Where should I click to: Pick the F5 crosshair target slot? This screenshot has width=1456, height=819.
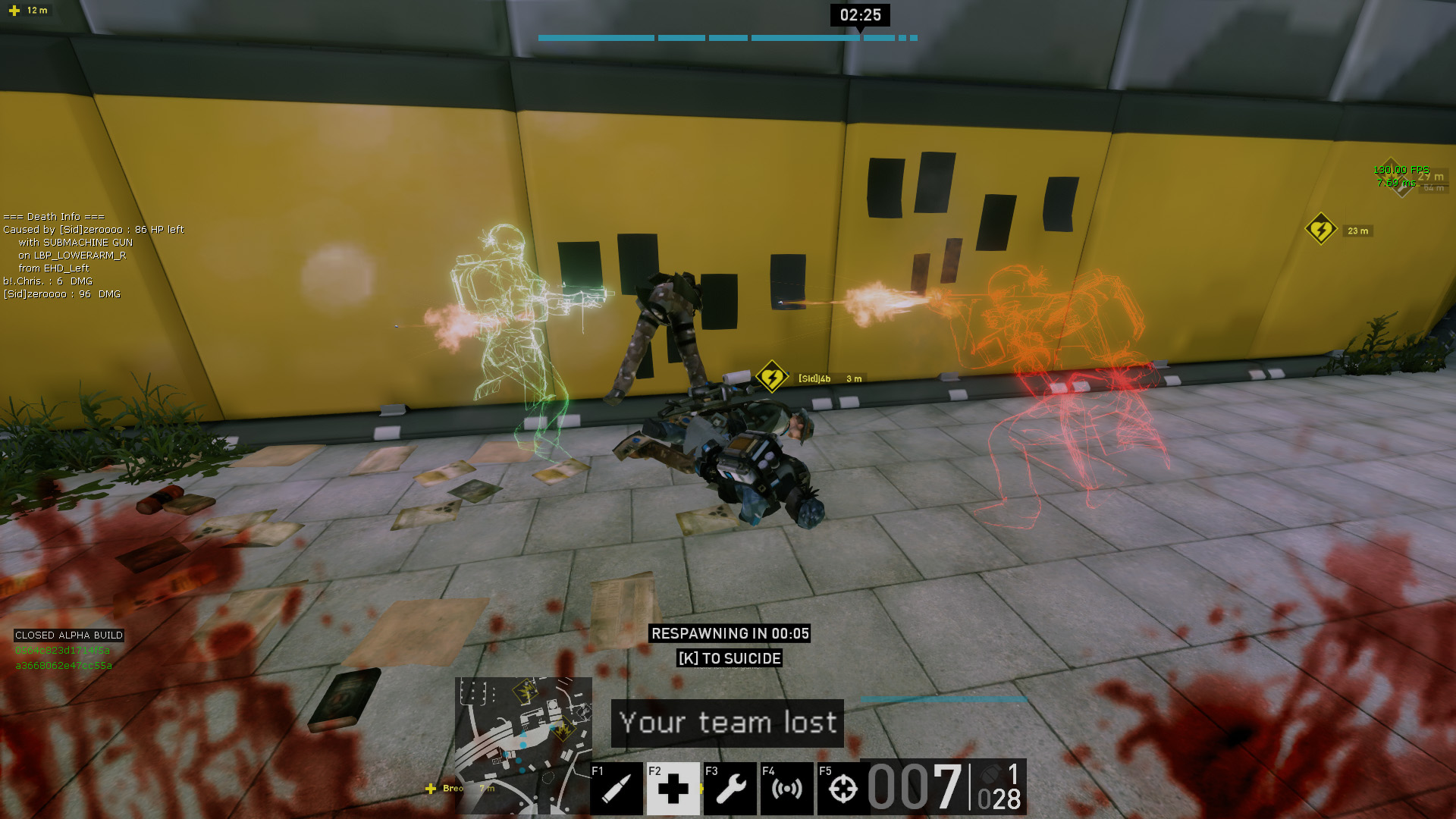(843, 789)
